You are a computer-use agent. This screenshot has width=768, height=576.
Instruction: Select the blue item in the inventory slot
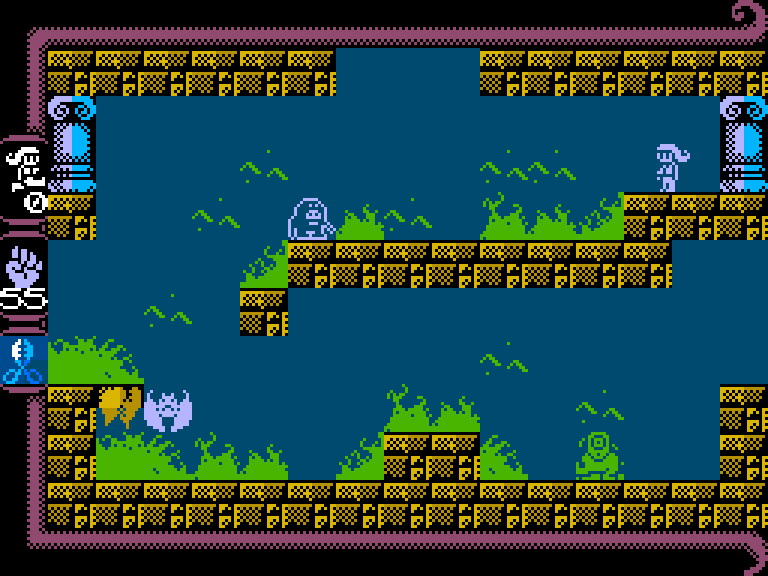(x=22, y=362)
